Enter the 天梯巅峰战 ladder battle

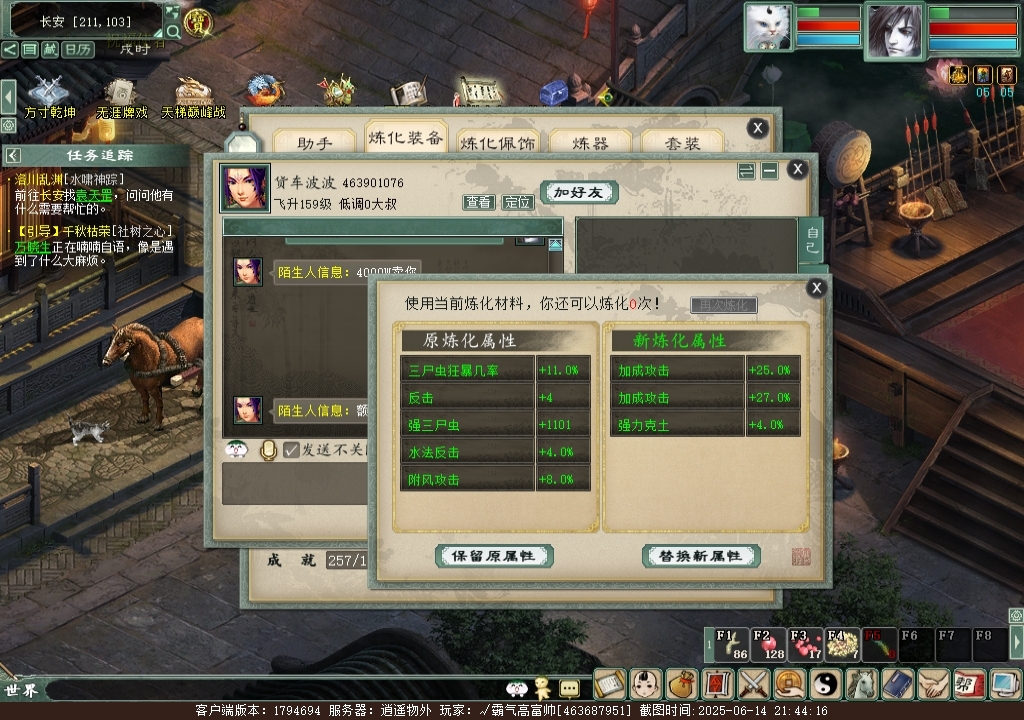point(193,93)
